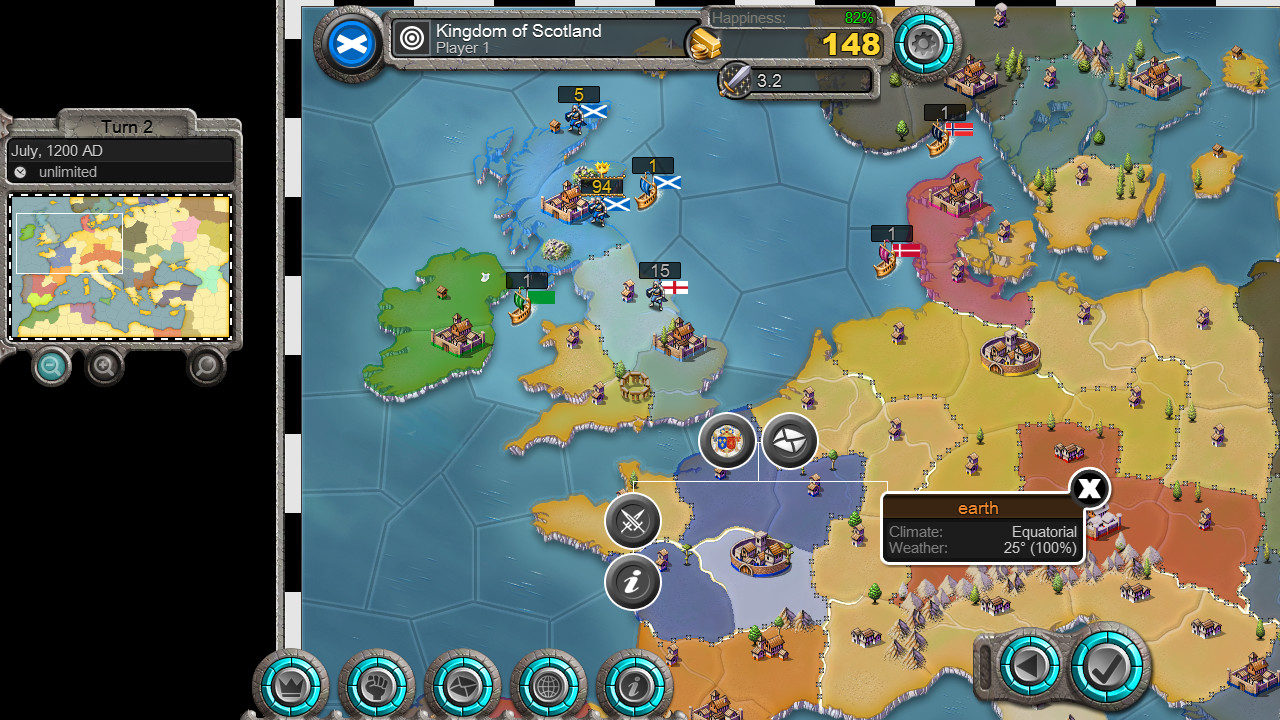Screen dimensions: 1280x720
Task: Select the coat of arms icon
Action: tap(727, 441)
